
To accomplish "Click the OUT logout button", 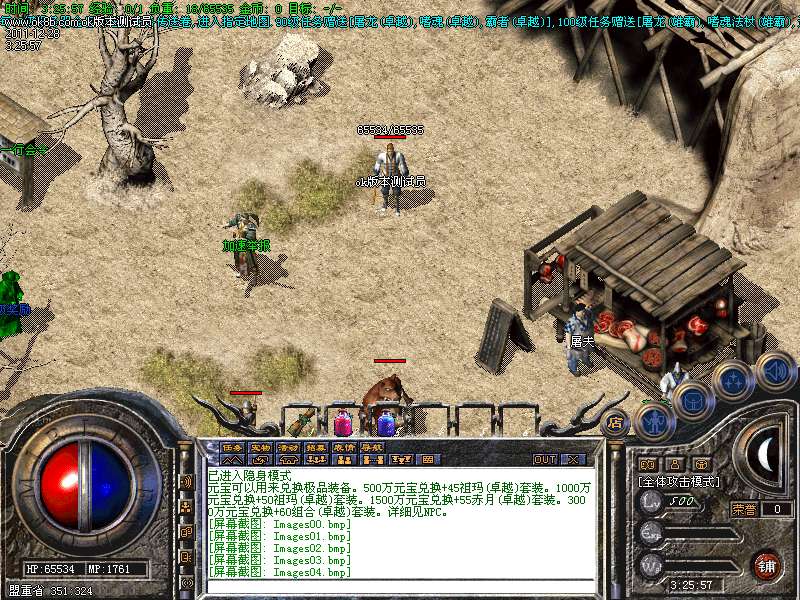I will [x=544, y=460].
